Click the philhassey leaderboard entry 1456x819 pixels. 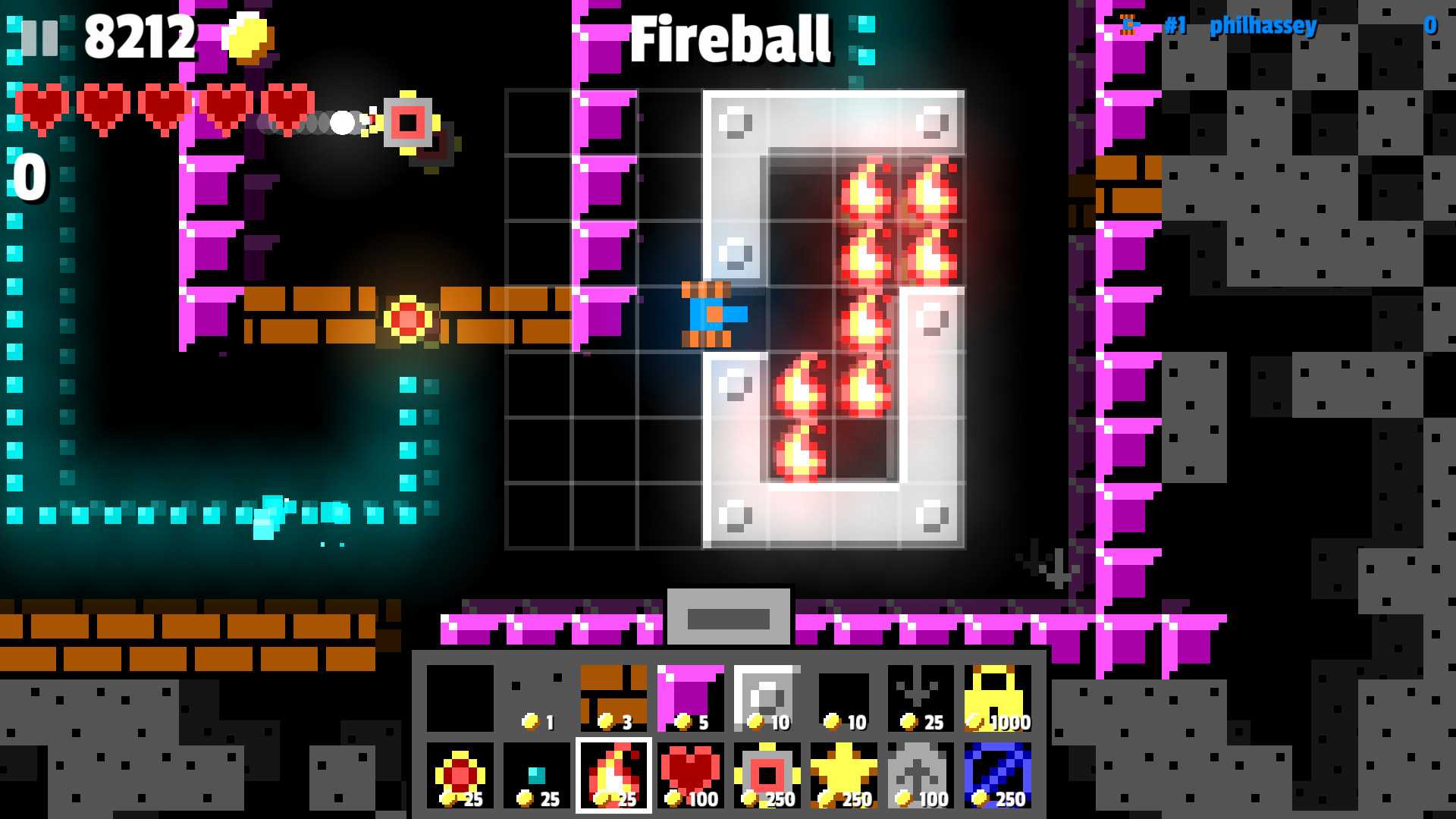1263,26
